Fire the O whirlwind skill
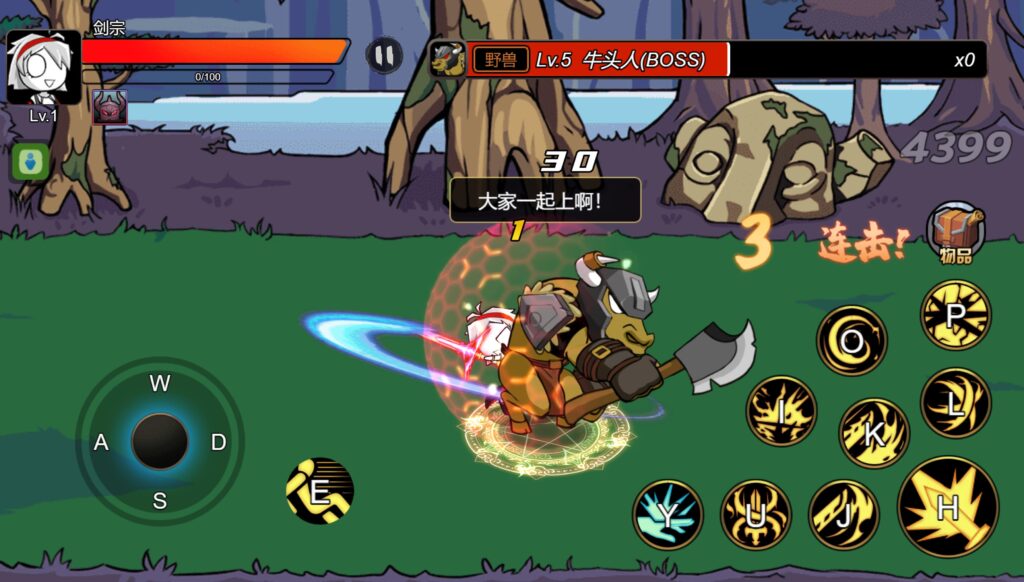The height and width of the screenshot is (582, 1024). click(852, 341)
